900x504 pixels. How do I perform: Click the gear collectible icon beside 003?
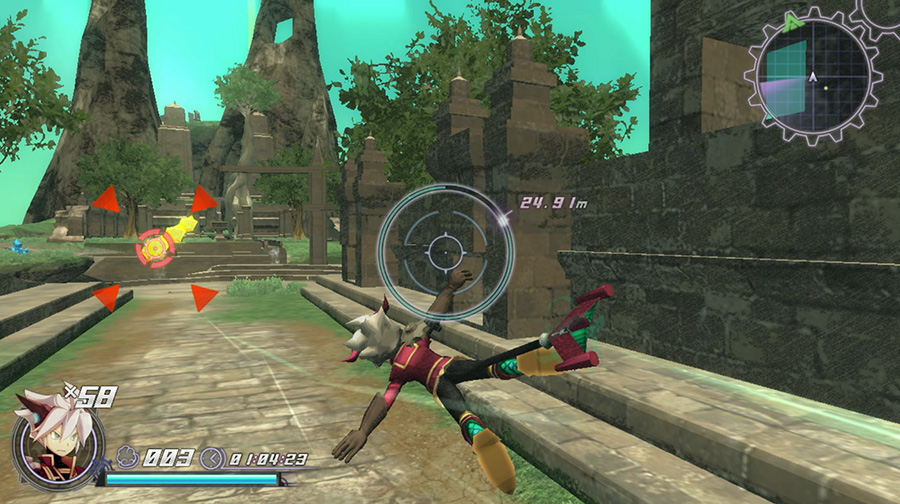tap(130, 459)
